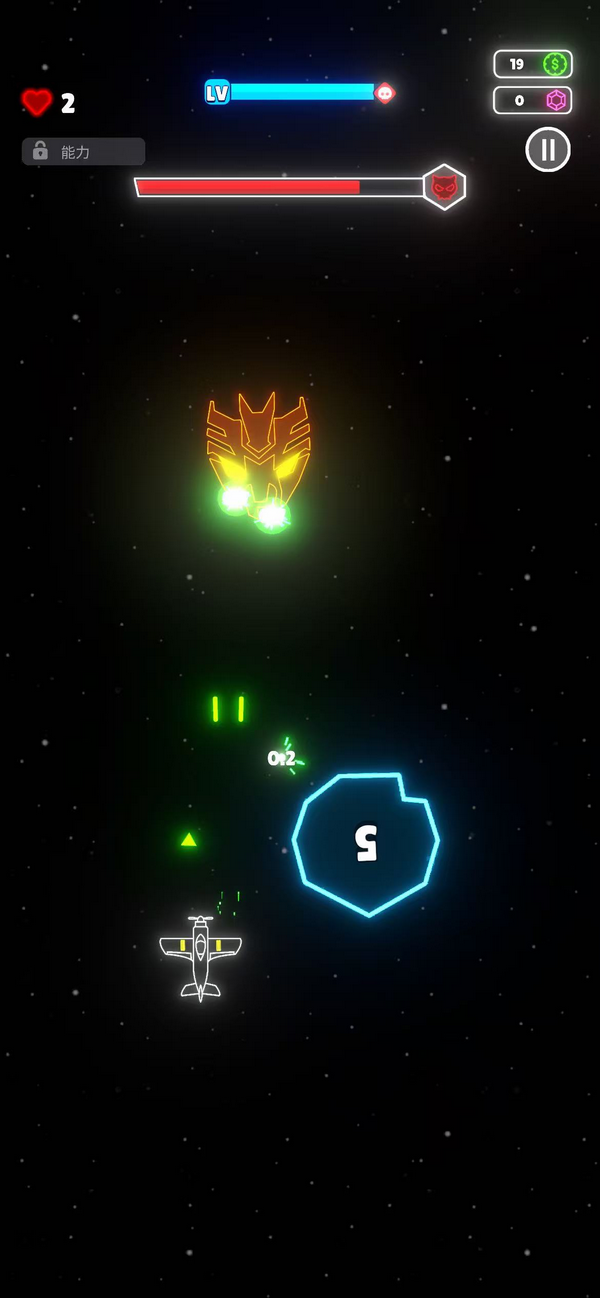Pause the game with the pause button
The image size is (600, 1298).
(x=548, y=150)
